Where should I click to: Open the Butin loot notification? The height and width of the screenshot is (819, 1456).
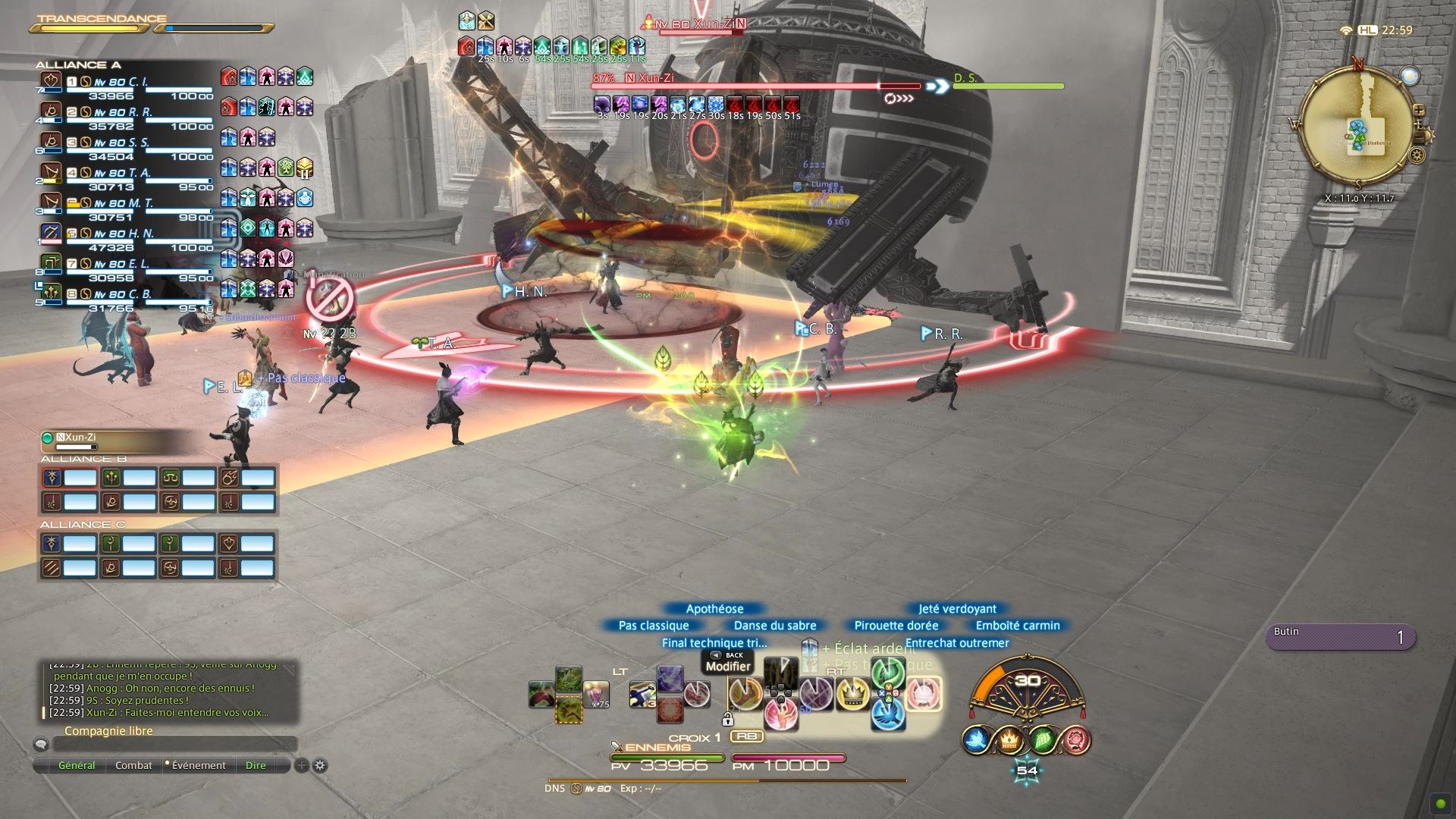pyautogui.click(x=1340, y=637)
